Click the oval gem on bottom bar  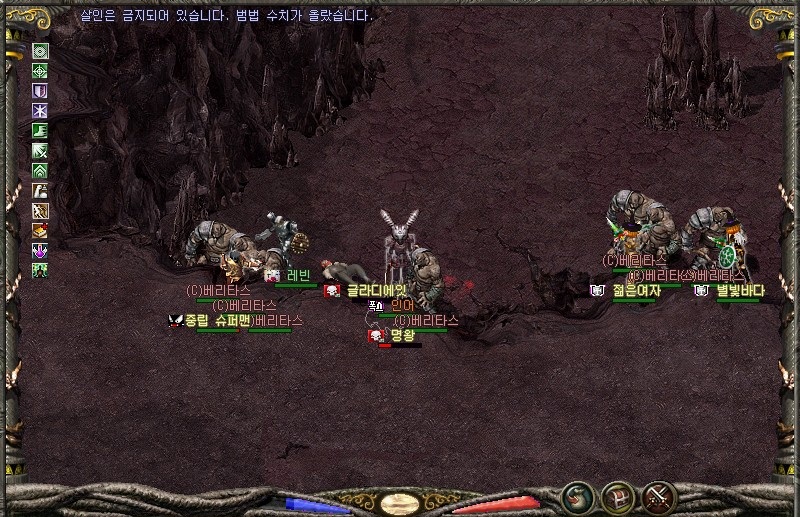pos(399,503)
